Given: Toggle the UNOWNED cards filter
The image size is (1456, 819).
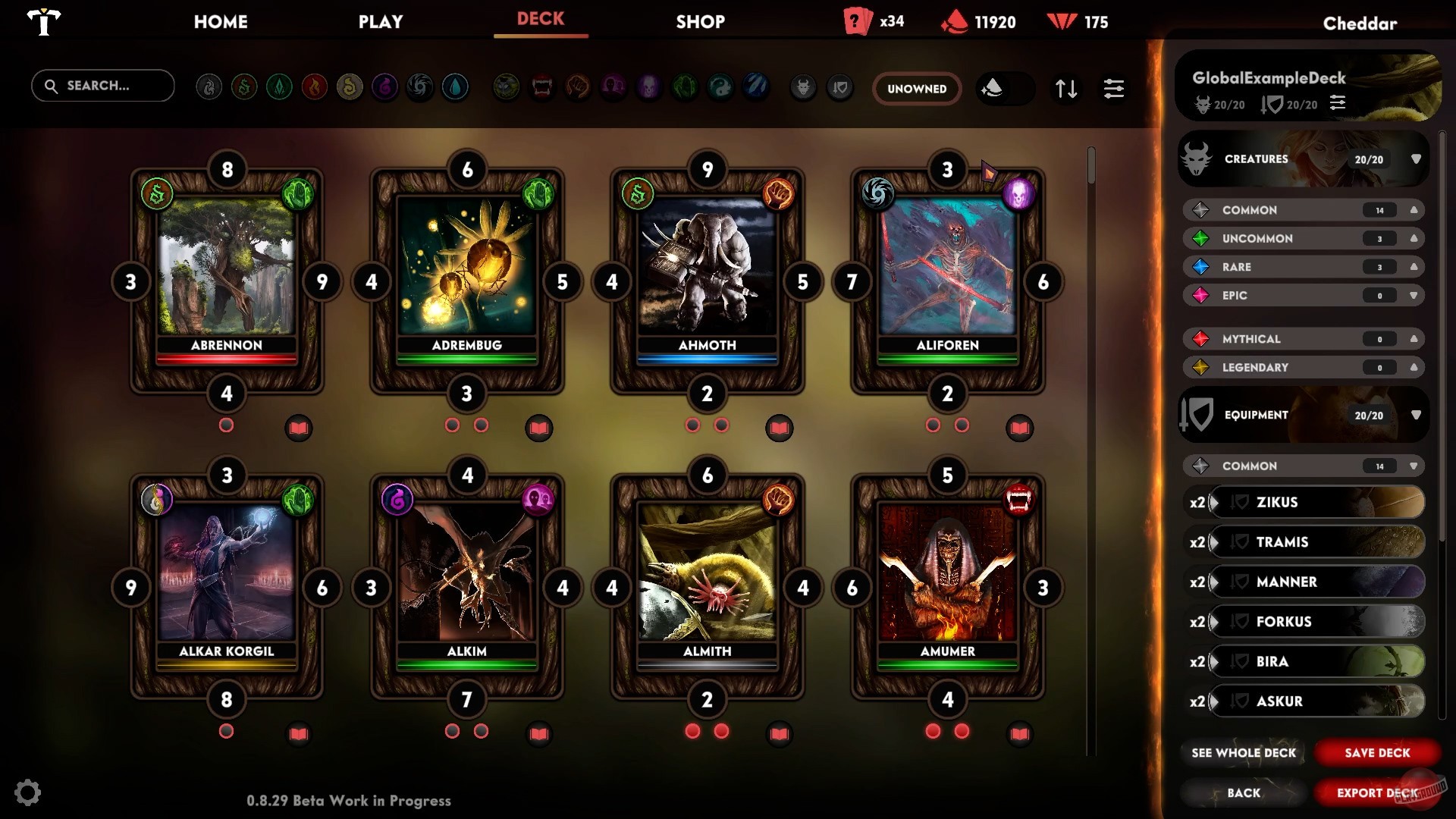Looking at the screenshot, I should point(917,89).
